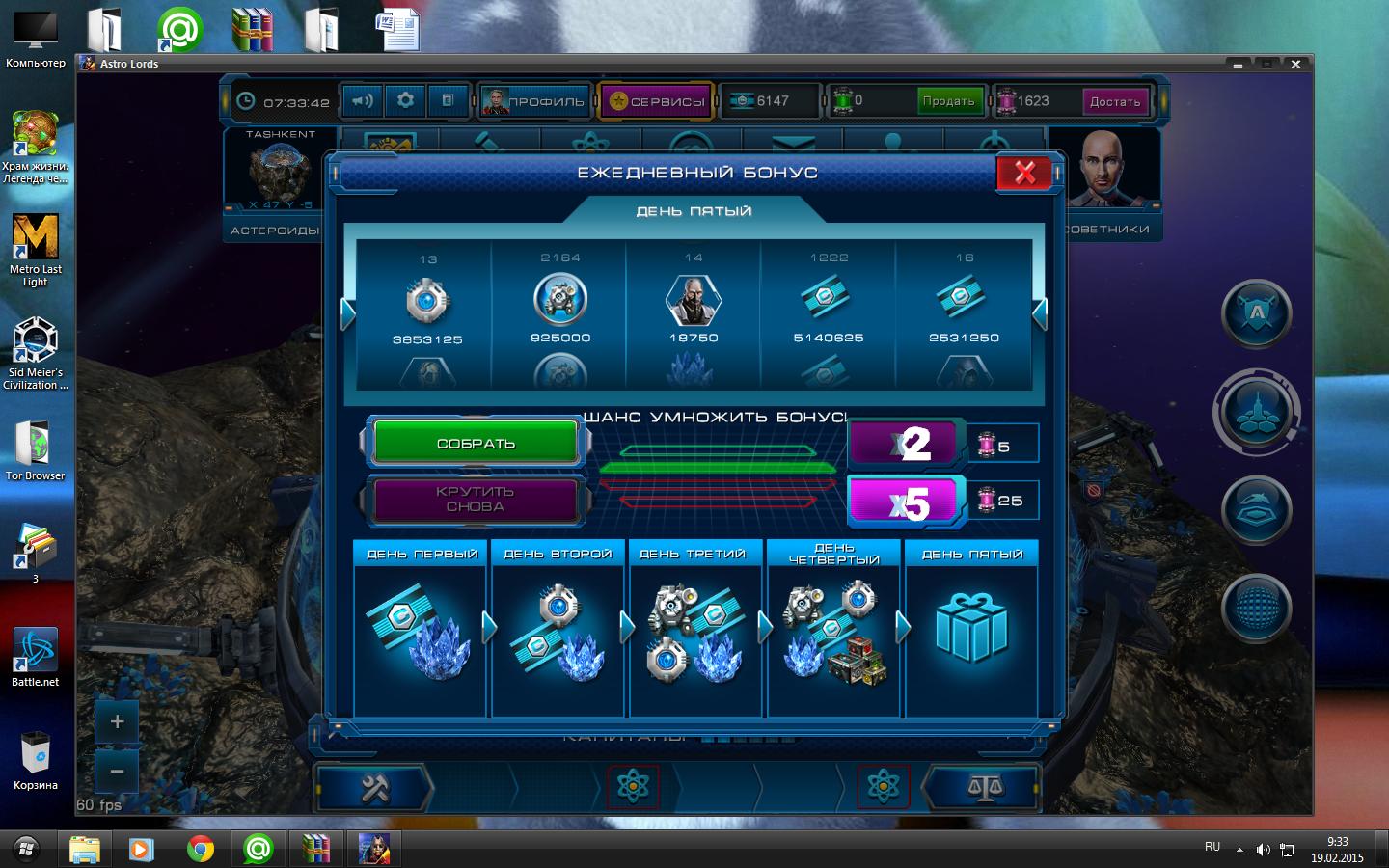The width and height of the screenshot is (1389, 868).
Task: Select the day five gift box
Action: point(971,630)
